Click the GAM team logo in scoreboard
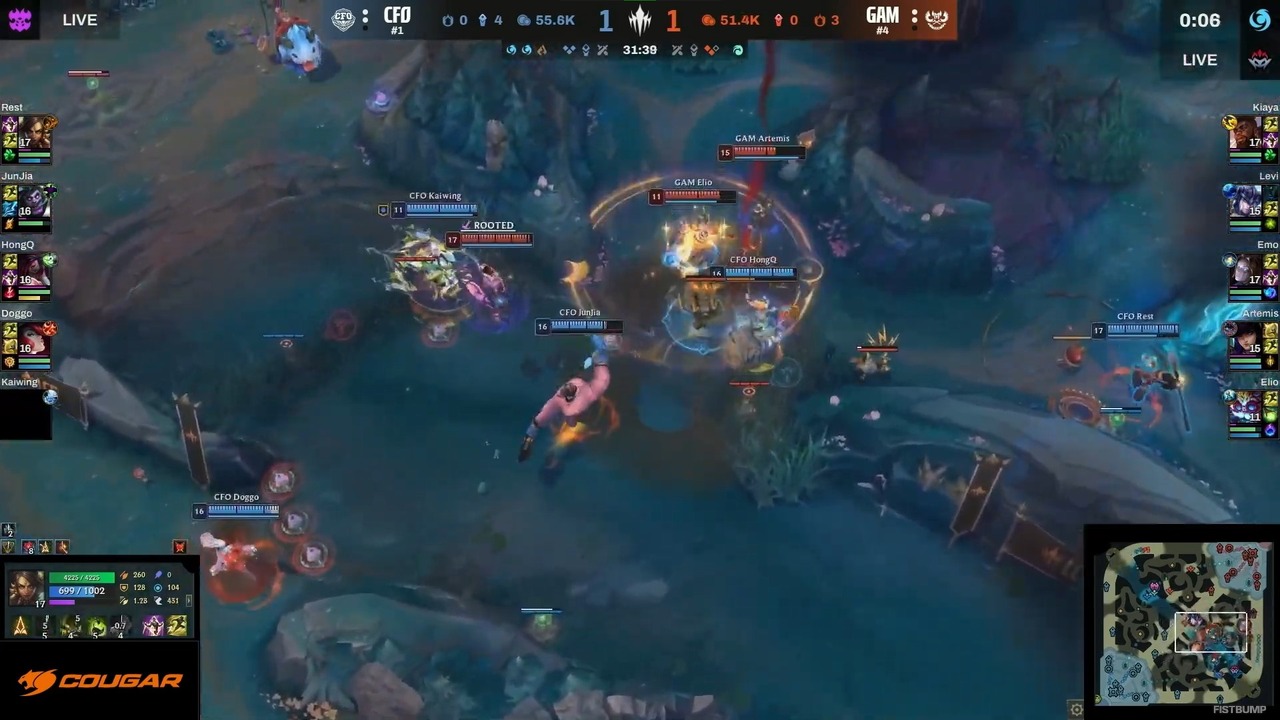 (x=936, y=18)
